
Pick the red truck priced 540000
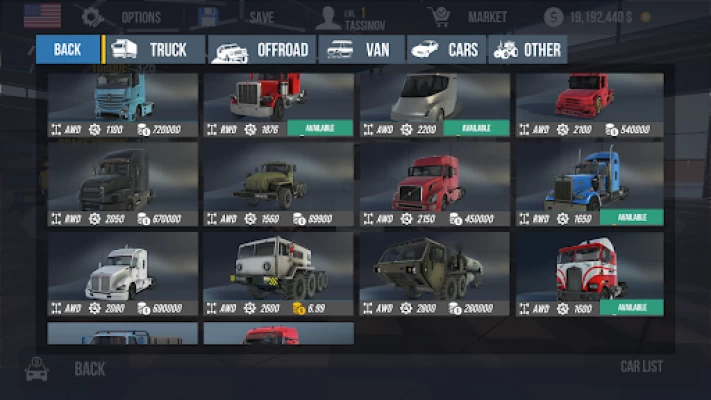click(x=590, y=104)
